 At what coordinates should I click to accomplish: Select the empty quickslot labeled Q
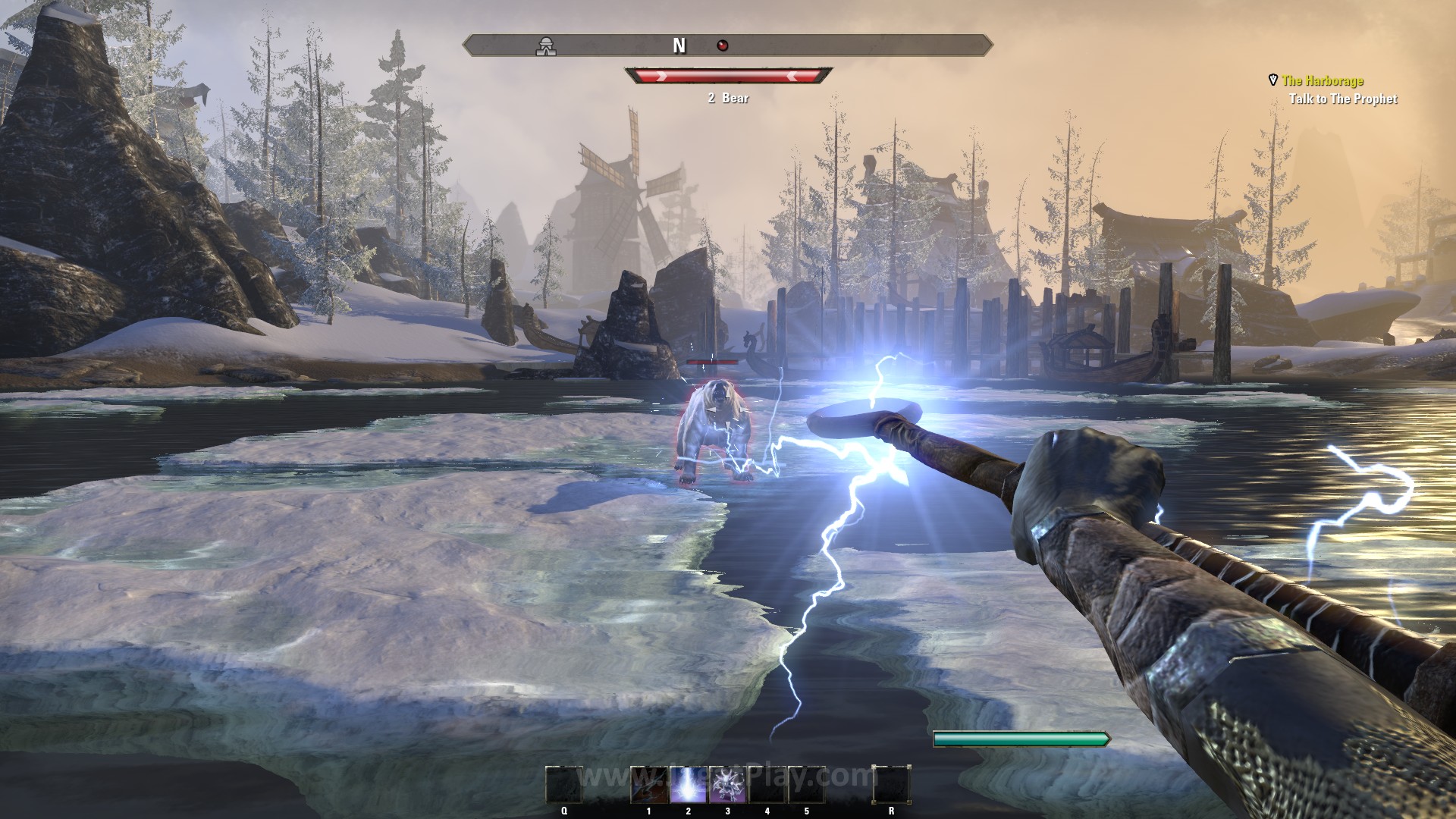(x=564, y=784)
